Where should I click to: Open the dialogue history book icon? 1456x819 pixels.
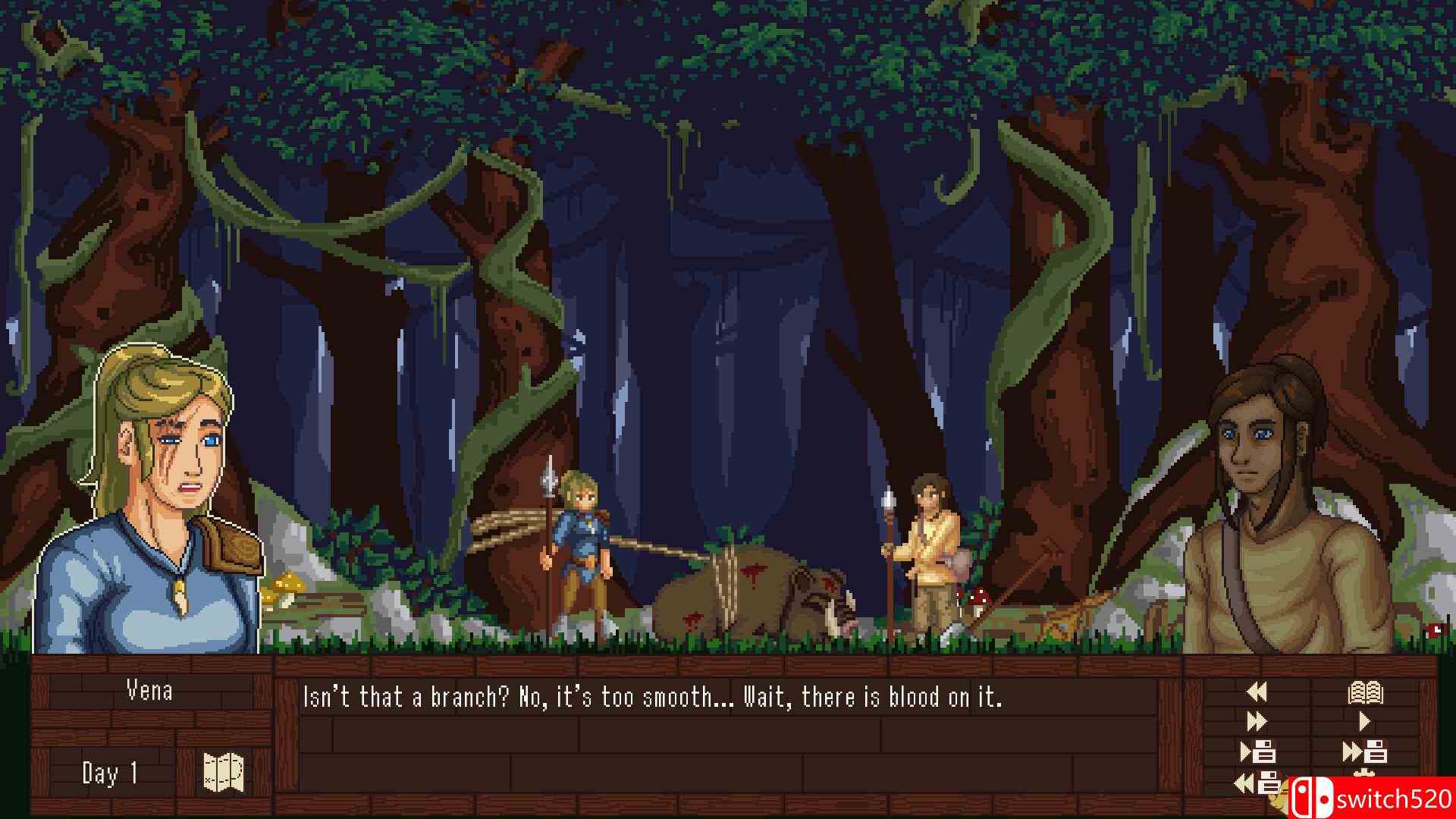pyautogui.click(x=1365, y=692)
